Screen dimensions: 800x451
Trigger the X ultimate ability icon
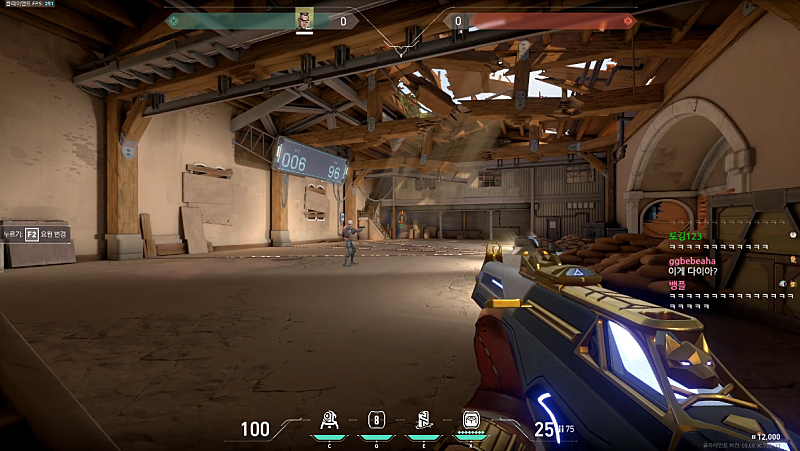click(469, 421)
